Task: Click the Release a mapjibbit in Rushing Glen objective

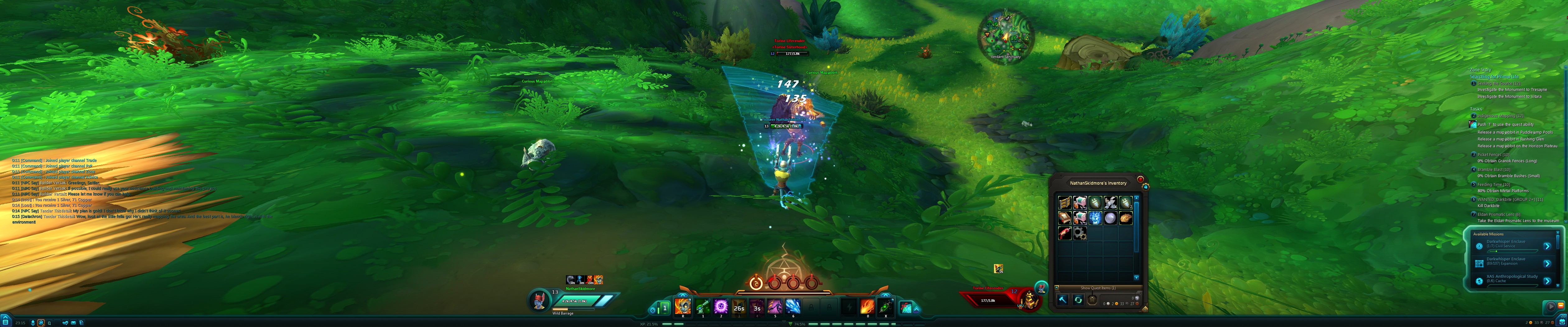Action: (x=1510, y=139)
